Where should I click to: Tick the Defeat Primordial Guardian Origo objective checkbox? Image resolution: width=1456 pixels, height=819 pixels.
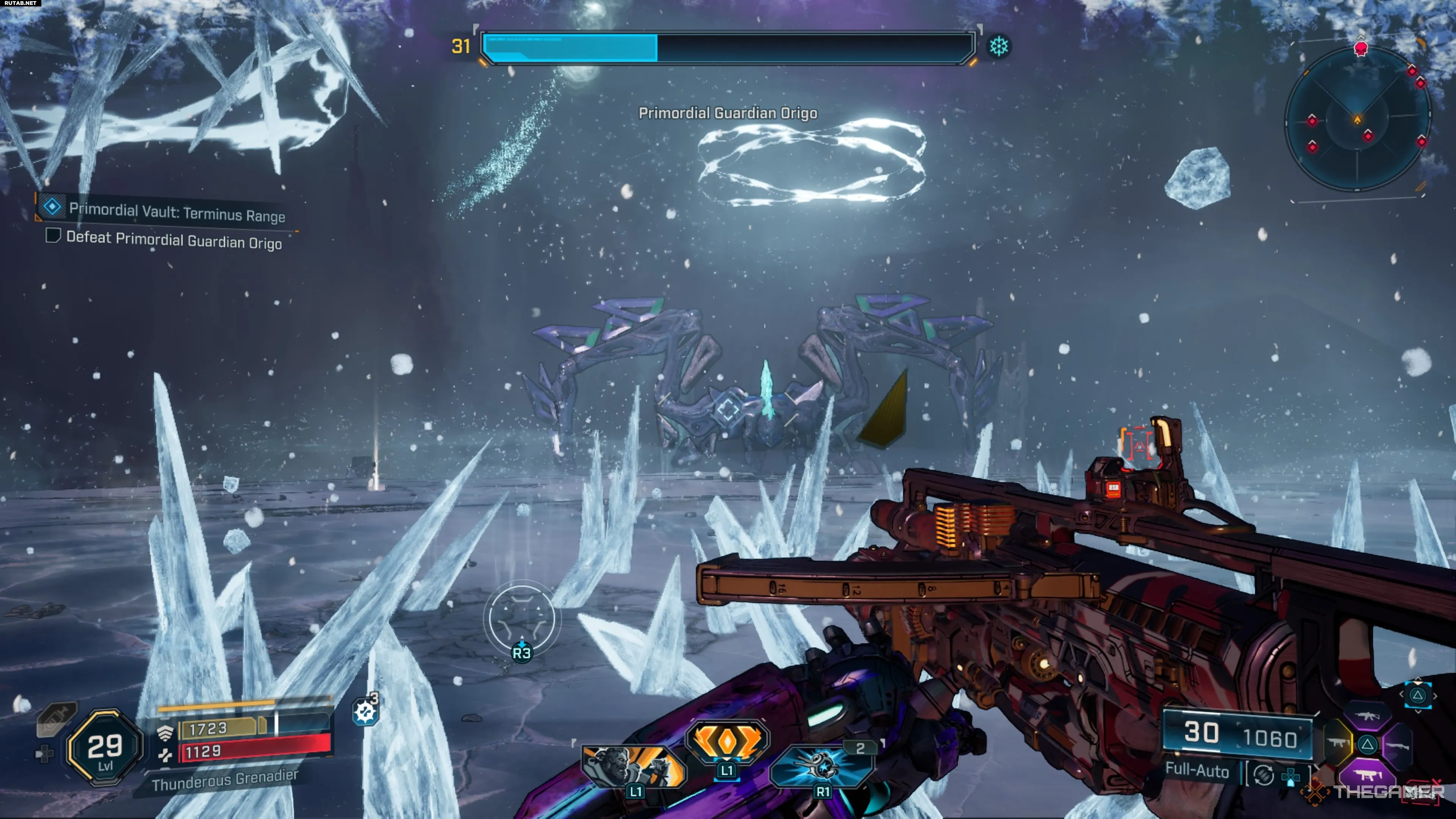click(x=53, y=235)
